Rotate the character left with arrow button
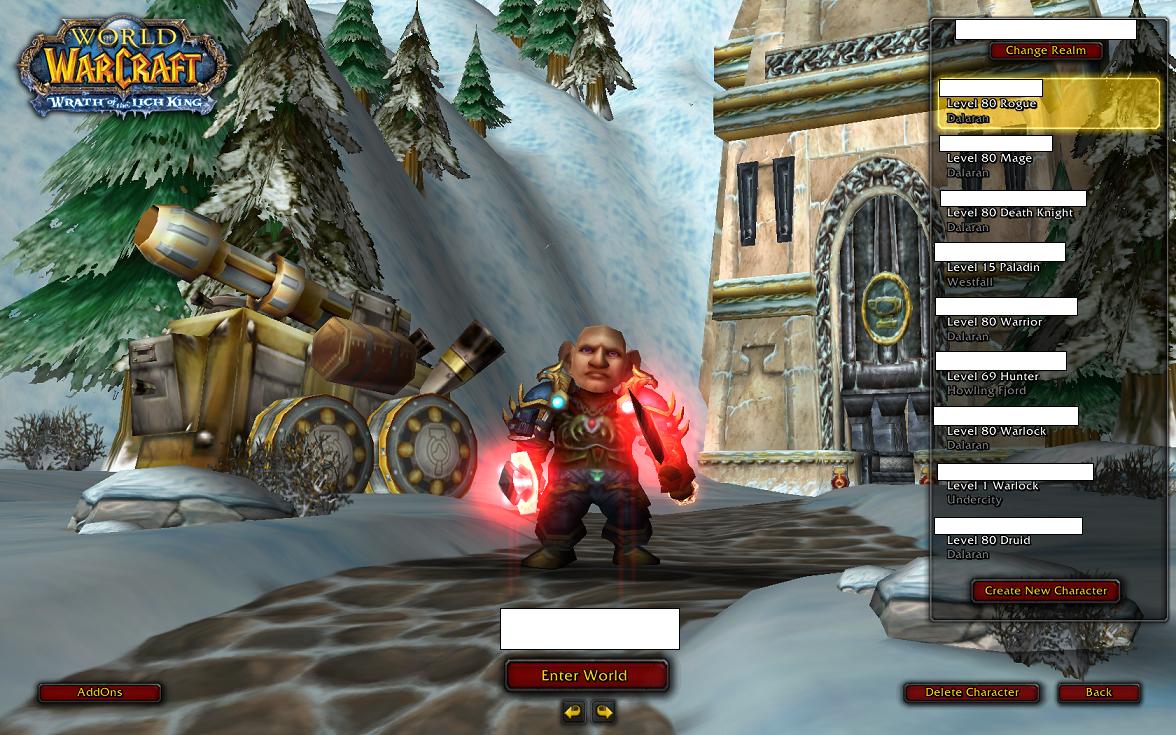Viewport: 1176px width, 735px height. click(x=573, y=712)
